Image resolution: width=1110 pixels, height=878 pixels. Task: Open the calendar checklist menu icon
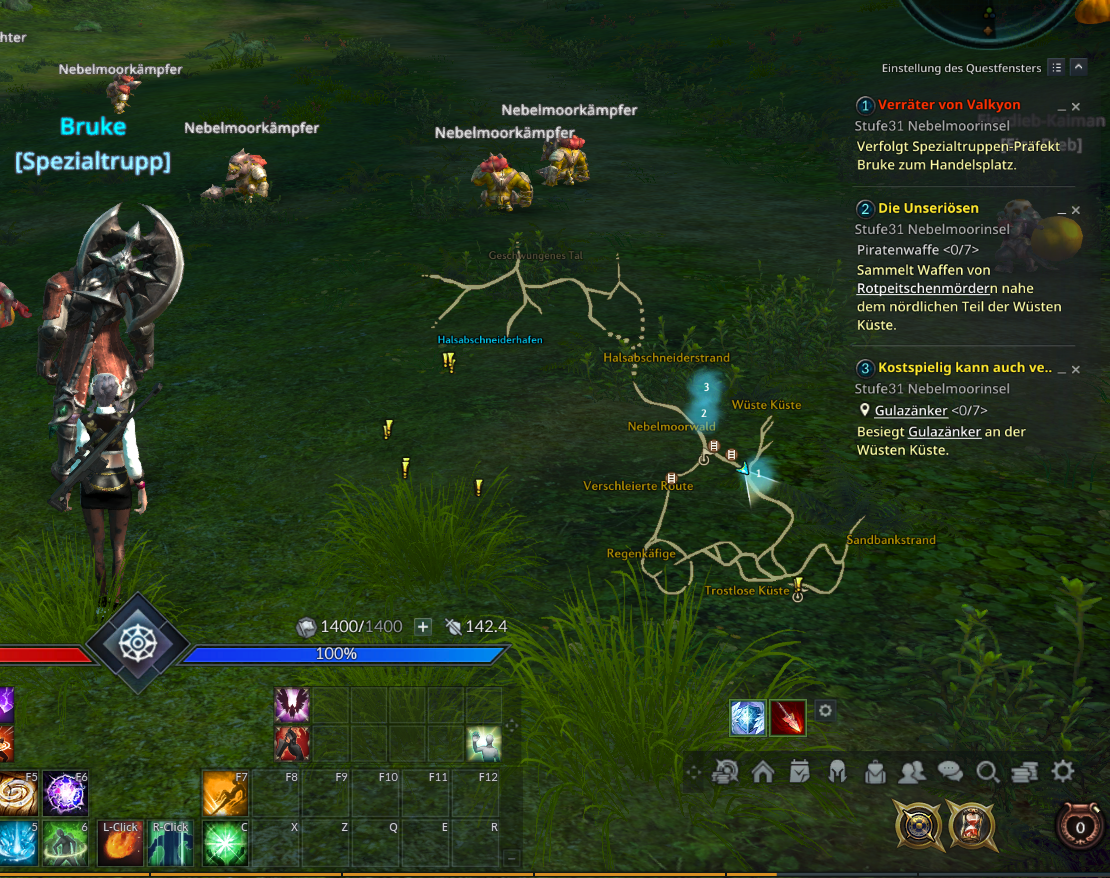(x=800, y=771)
